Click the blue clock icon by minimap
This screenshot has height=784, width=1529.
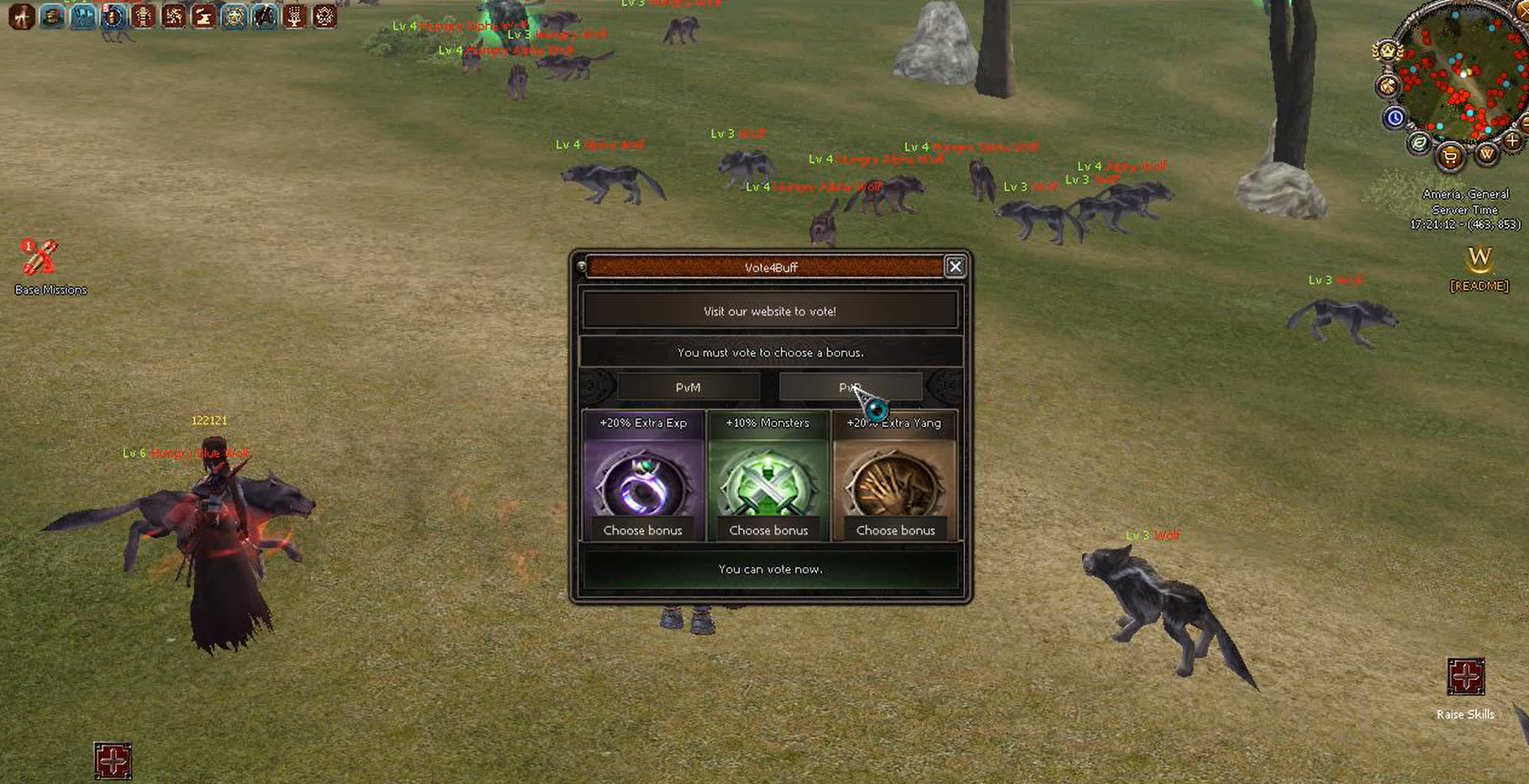[x=1395, y=118]
